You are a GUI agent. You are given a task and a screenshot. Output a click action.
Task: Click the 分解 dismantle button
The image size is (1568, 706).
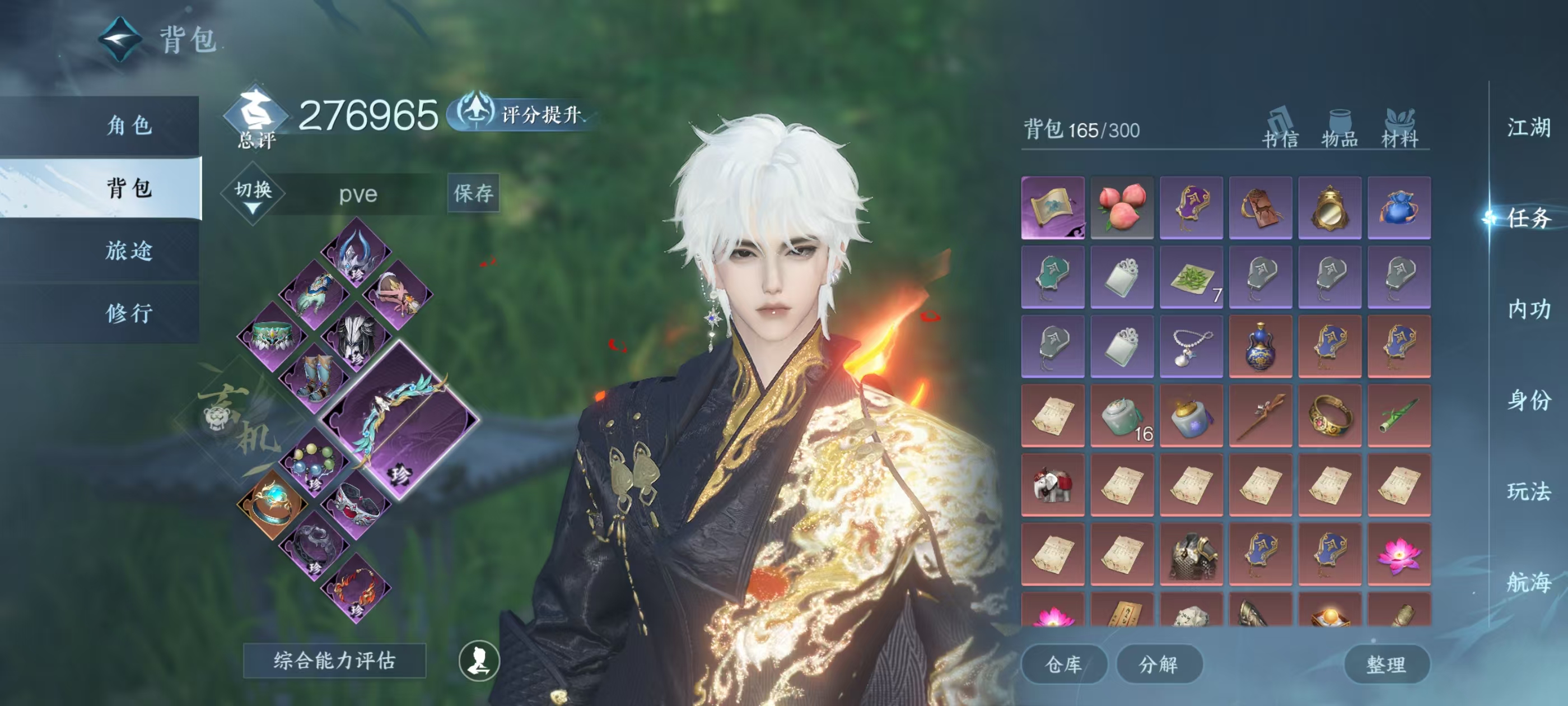(x=1158, y=664)
